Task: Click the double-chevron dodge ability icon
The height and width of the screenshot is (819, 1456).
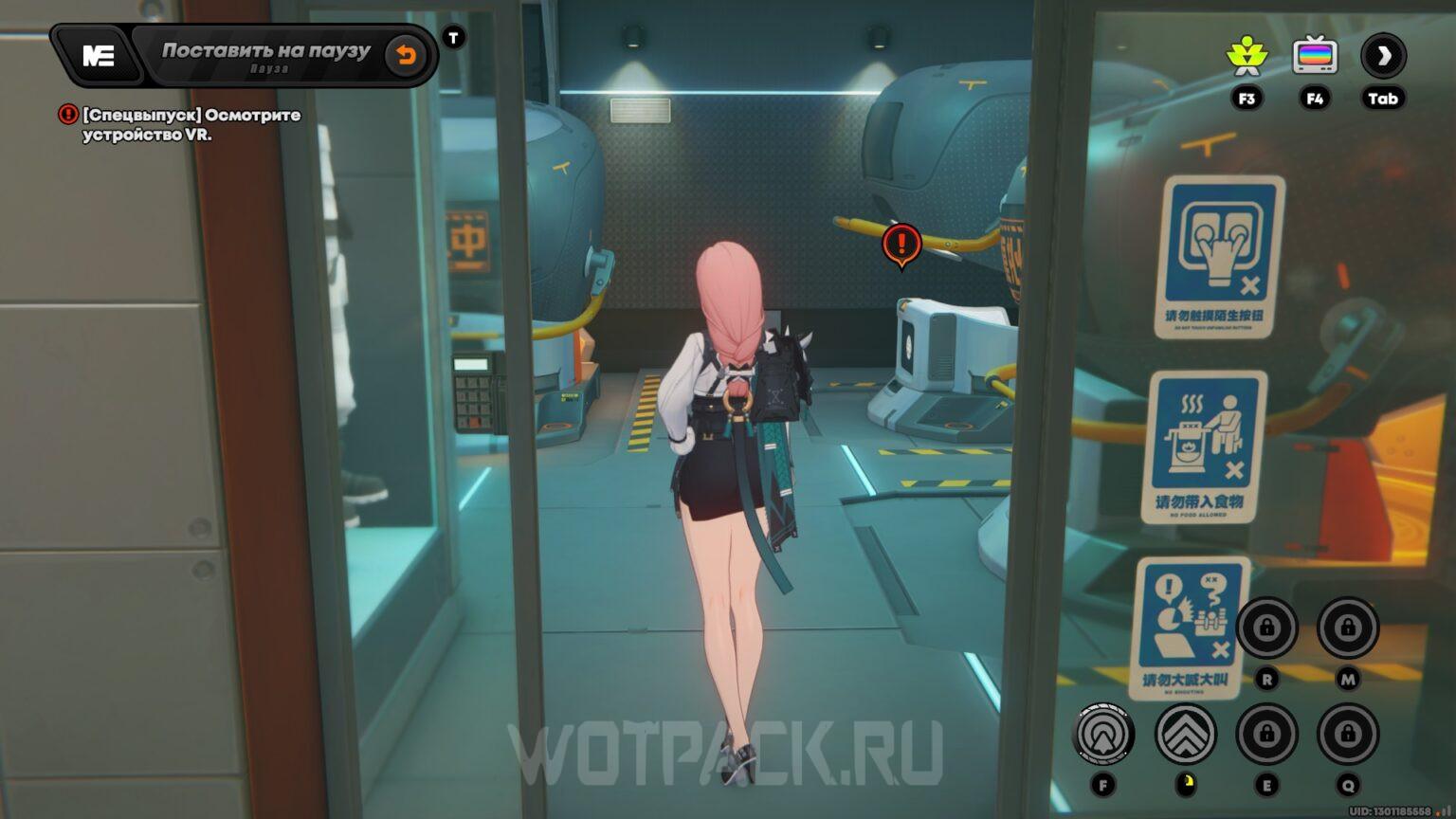Action: (x=1186, y=734)
